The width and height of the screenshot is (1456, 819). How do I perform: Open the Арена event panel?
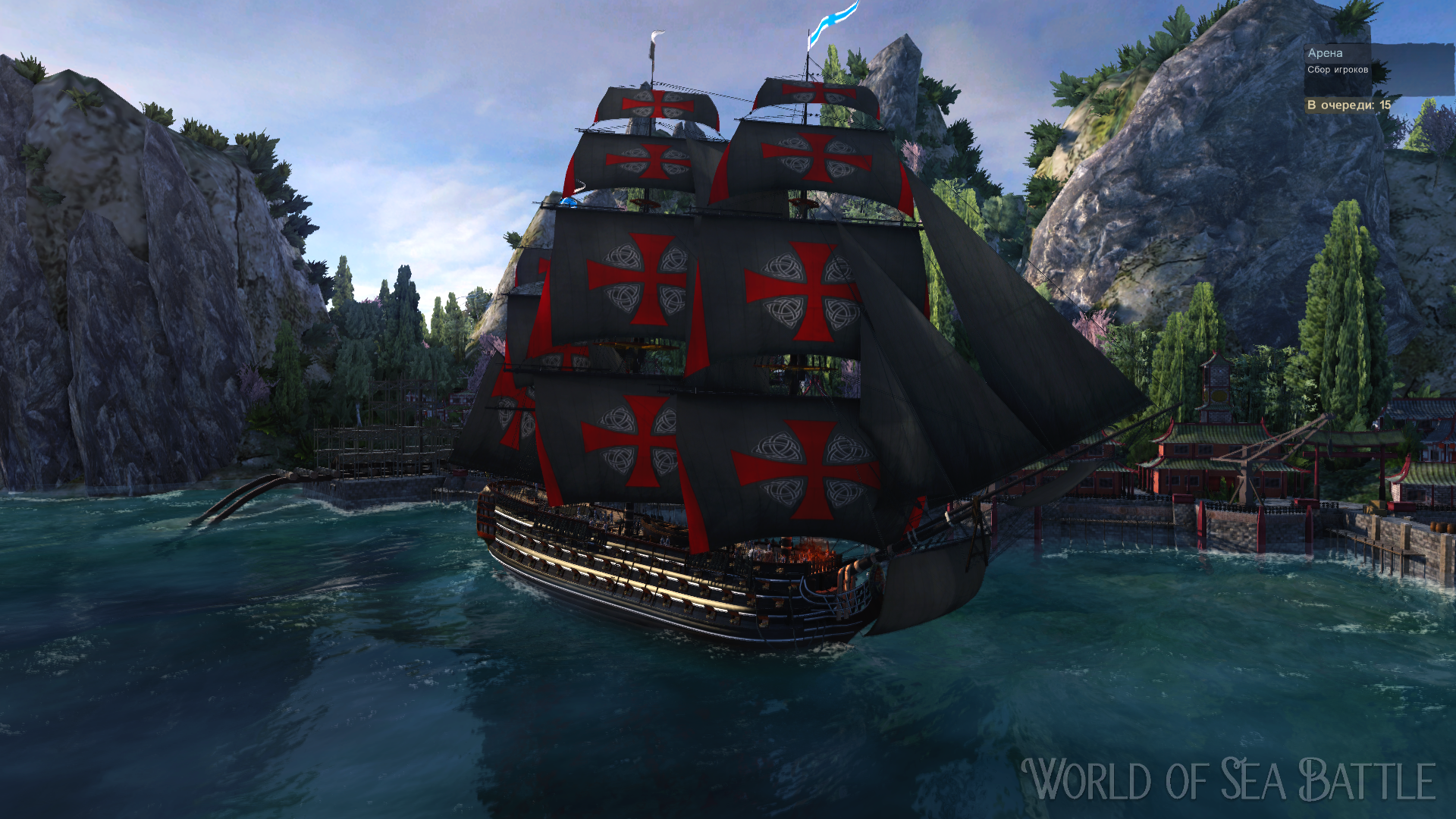(x=1327, y=53)
